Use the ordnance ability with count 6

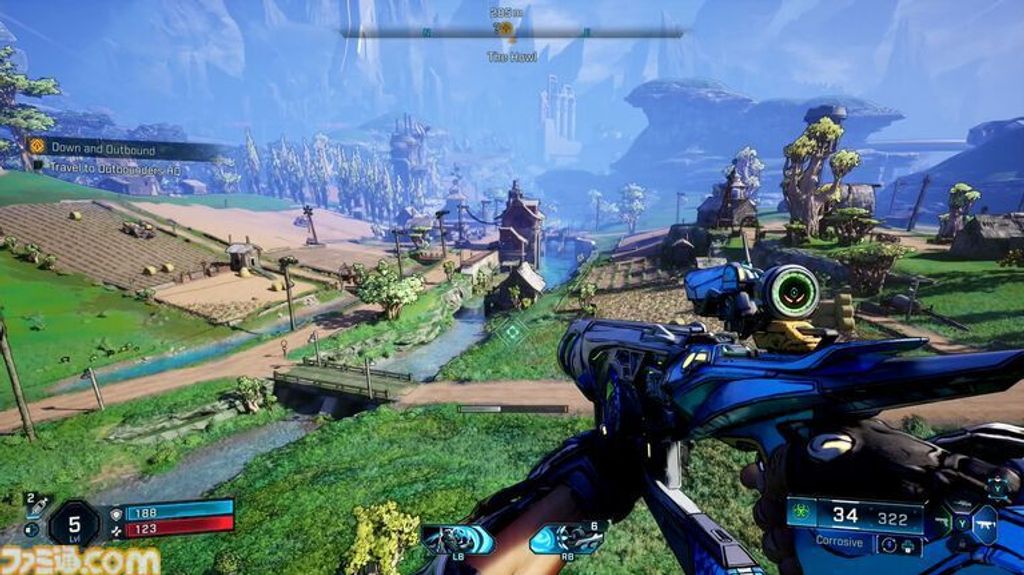(x=566, y=539)
